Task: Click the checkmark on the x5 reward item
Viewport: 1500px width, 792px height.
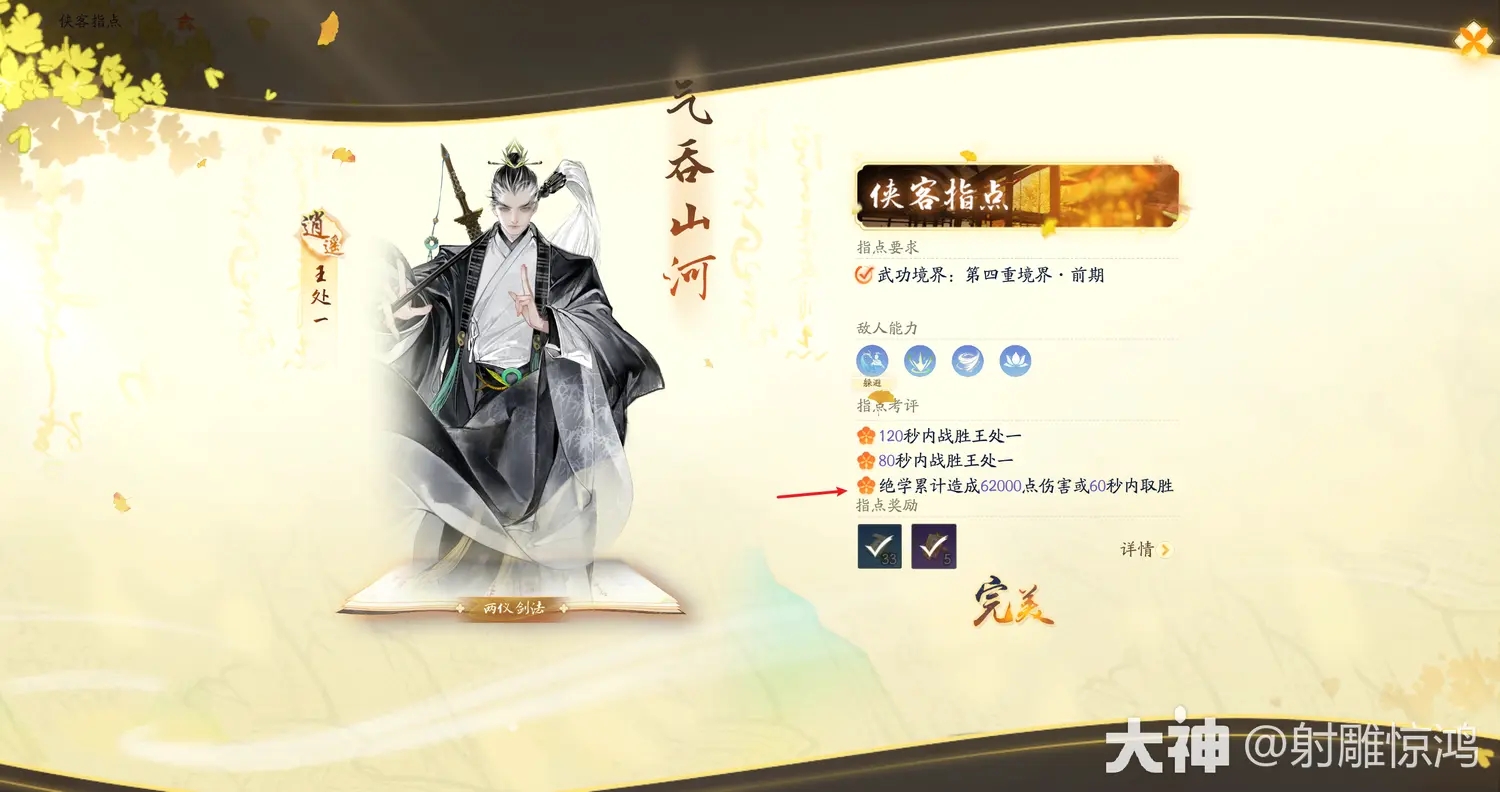Action: click(x=932, y=546)
